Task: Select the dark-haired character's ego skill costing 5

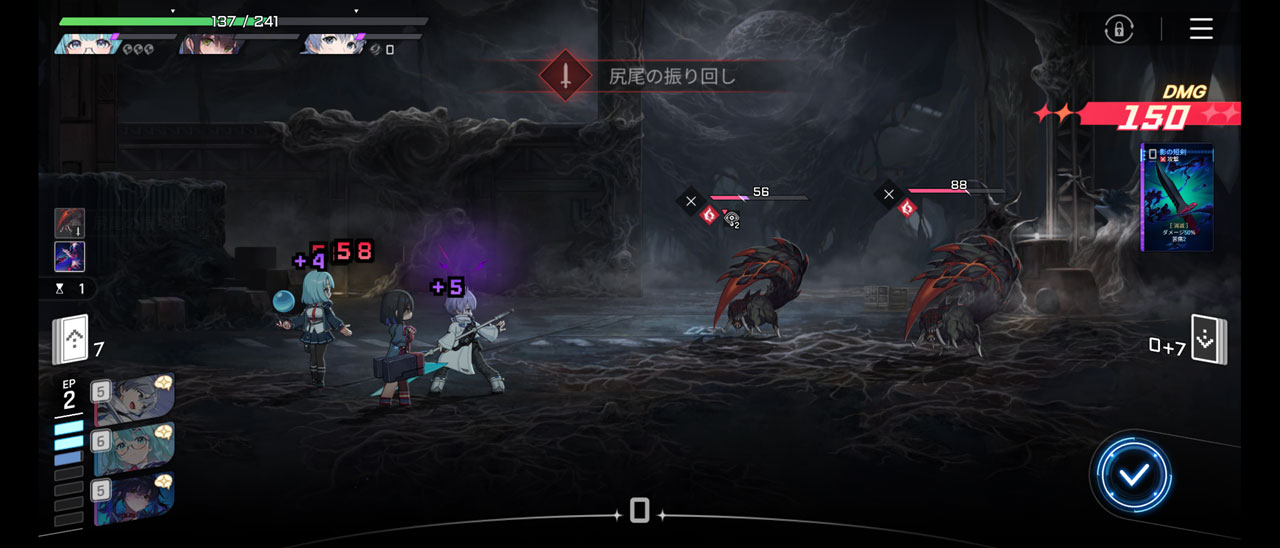Action: point(135,497)
